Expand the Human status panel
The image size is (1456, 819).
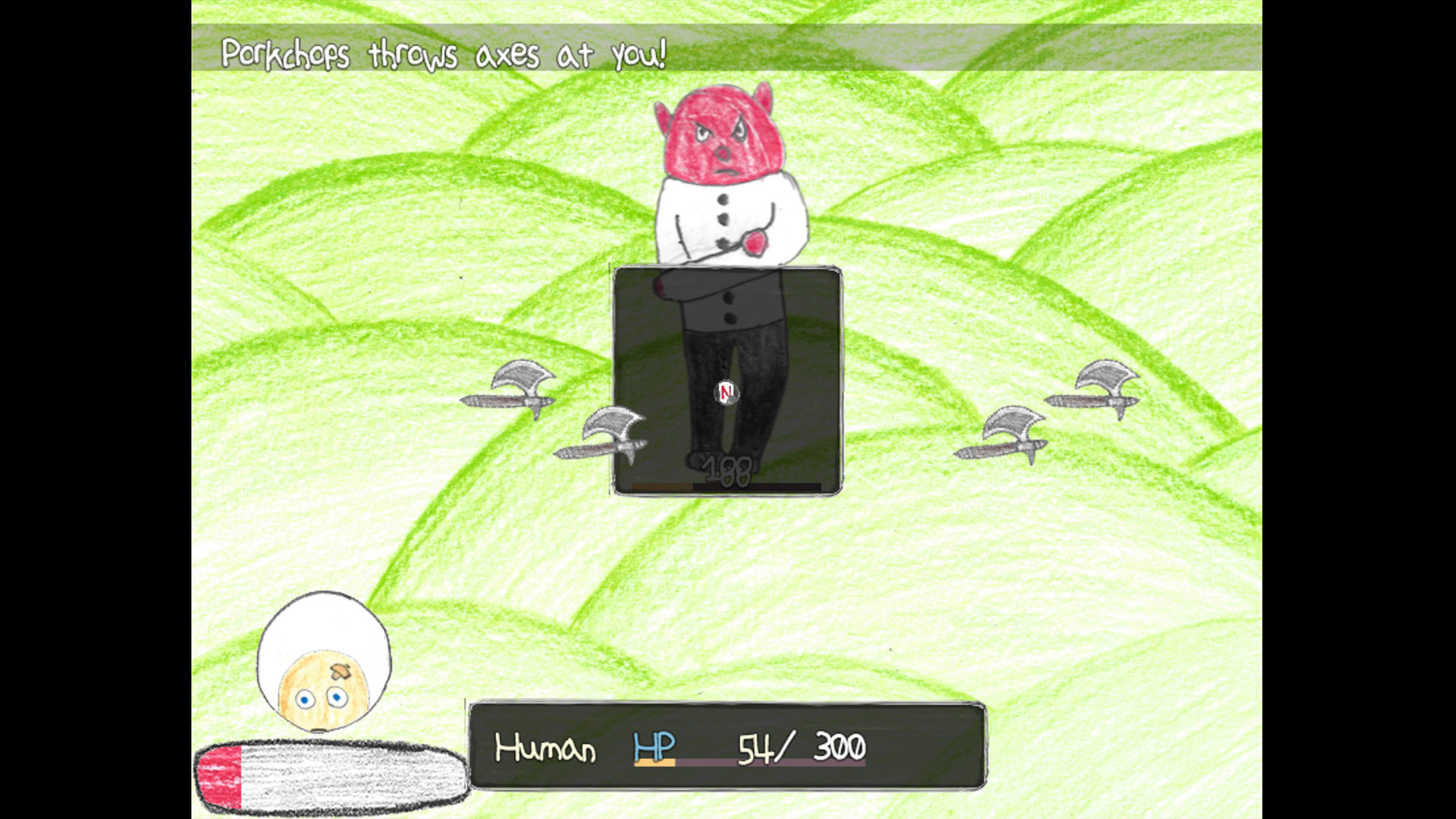coord(728,747)
